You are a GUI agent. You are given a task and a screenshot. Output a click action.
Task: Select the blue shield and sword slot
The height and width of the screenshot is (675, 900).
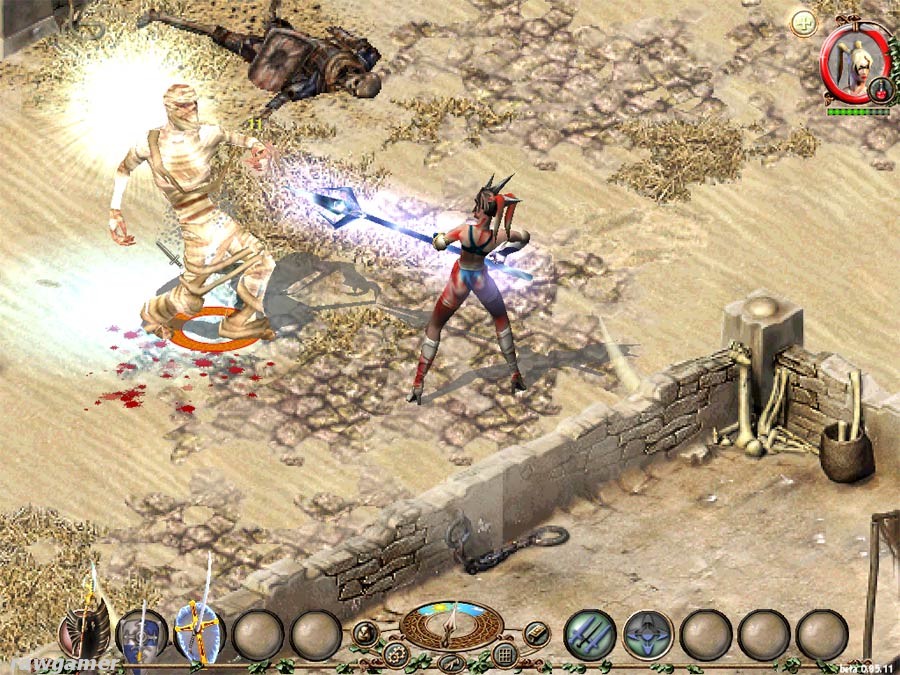click(140, 632)
